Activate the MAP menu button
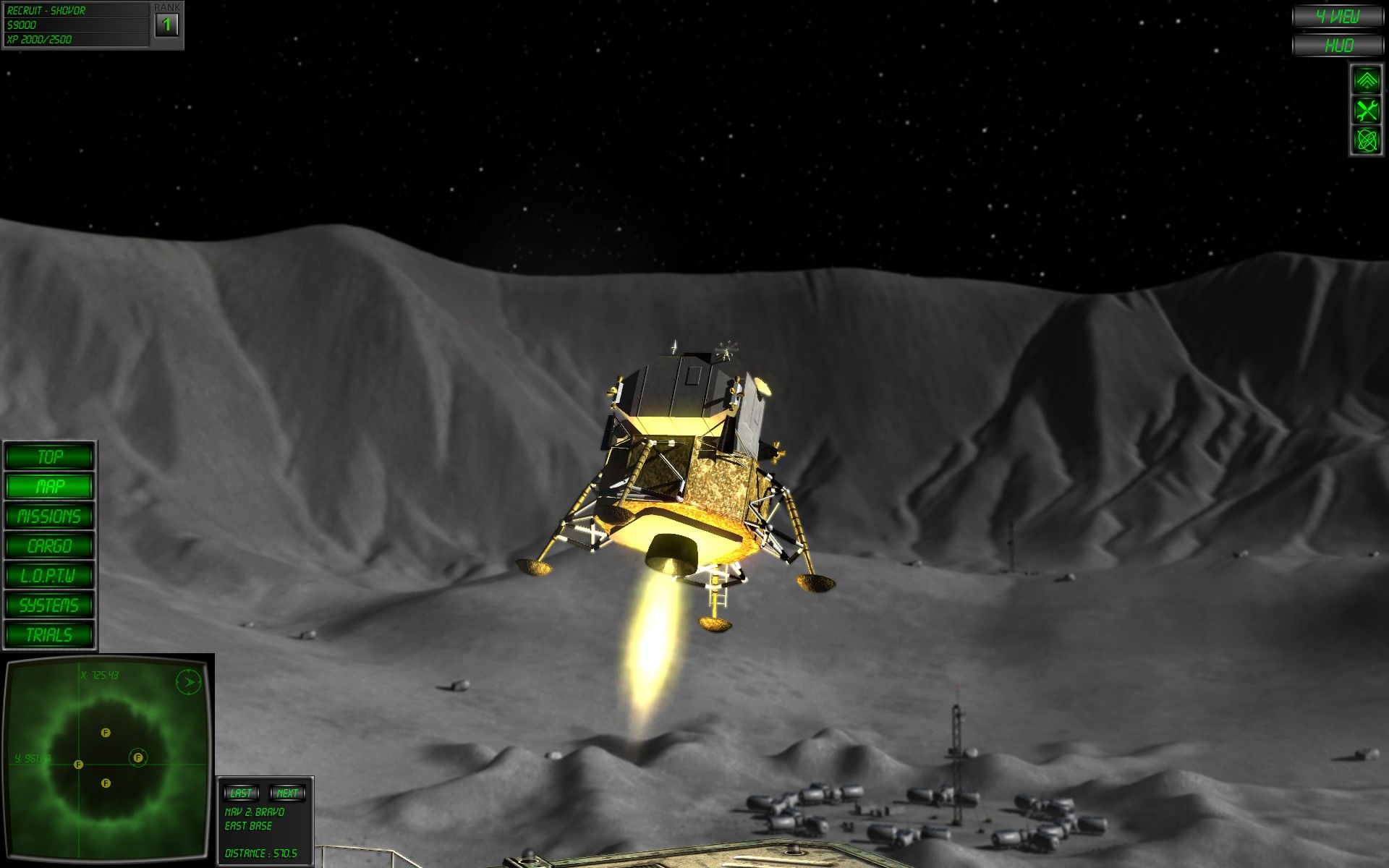 coord(49,487)
